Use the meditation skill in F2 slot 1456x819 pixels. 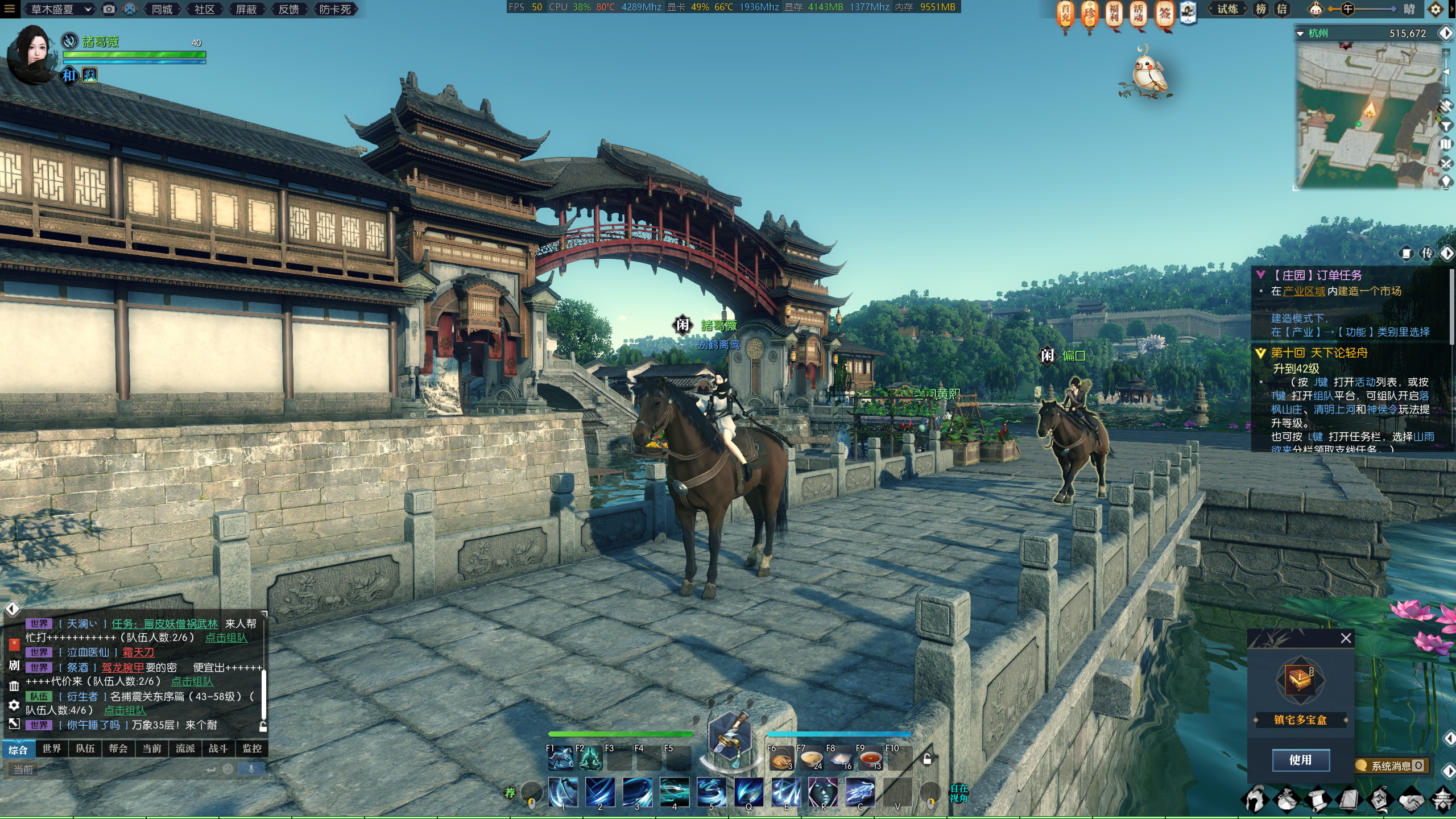pyautogui.click(x=589, y=759)
